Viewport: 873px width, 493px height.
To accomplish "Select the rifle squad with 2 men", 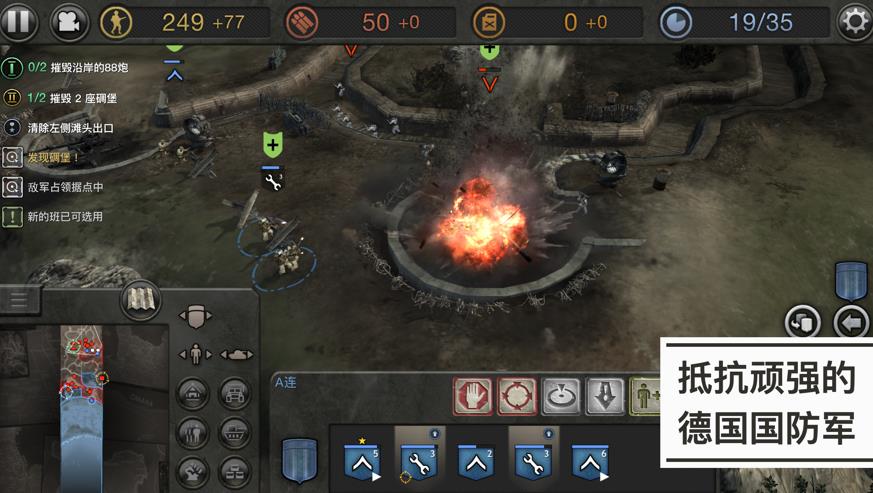I will pyautogui.click(x=475, y=461).
